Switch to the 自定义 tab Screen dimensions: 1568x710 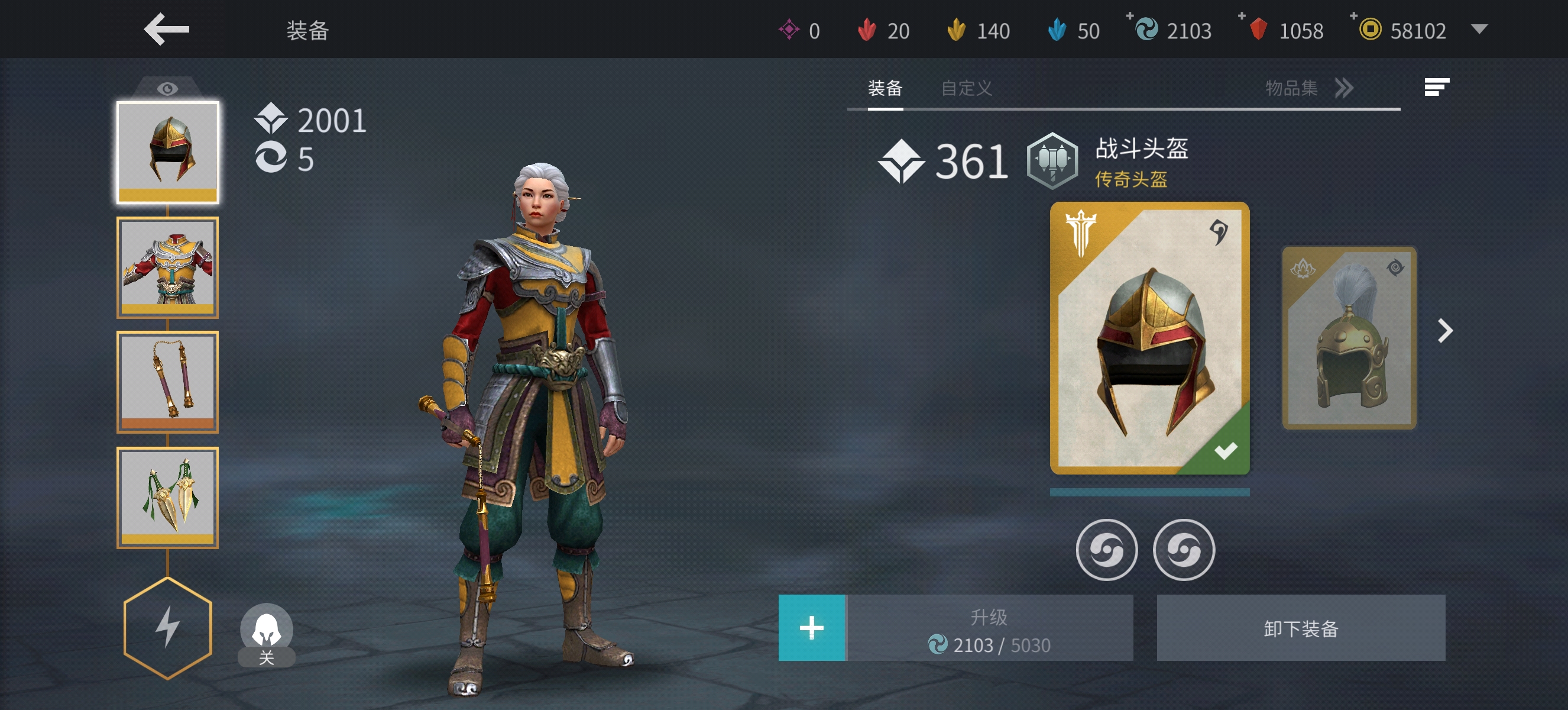966,88
